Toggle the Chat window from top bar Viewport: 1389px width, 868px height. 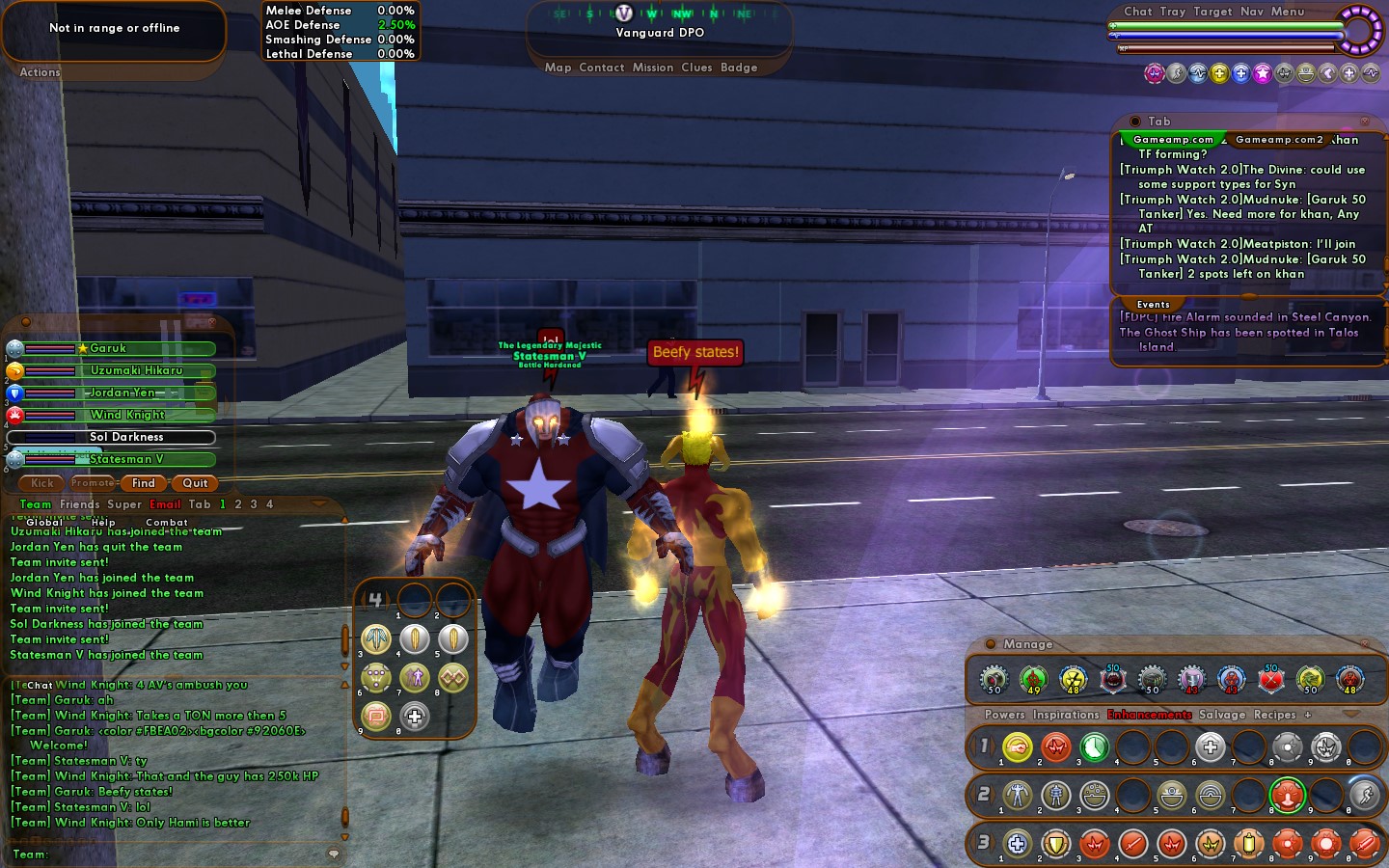[1137, 12]
